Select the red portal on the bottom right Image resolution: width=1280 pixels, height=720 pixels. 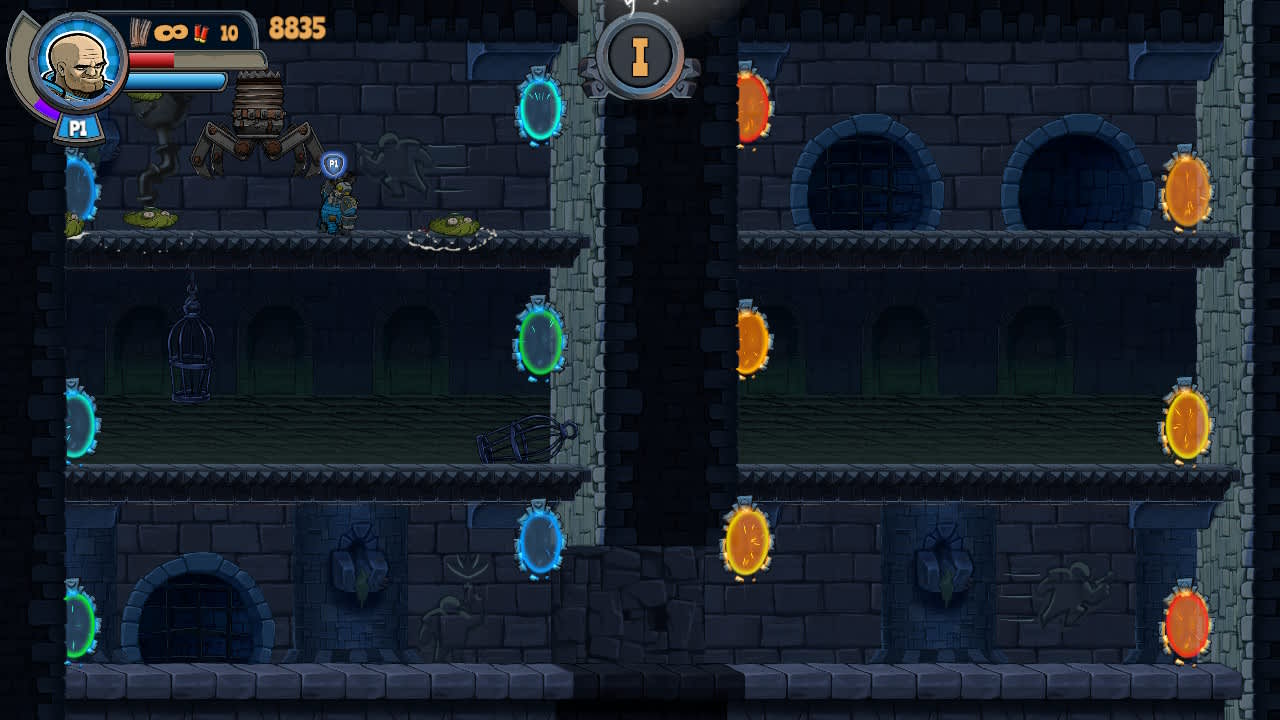1186,625
